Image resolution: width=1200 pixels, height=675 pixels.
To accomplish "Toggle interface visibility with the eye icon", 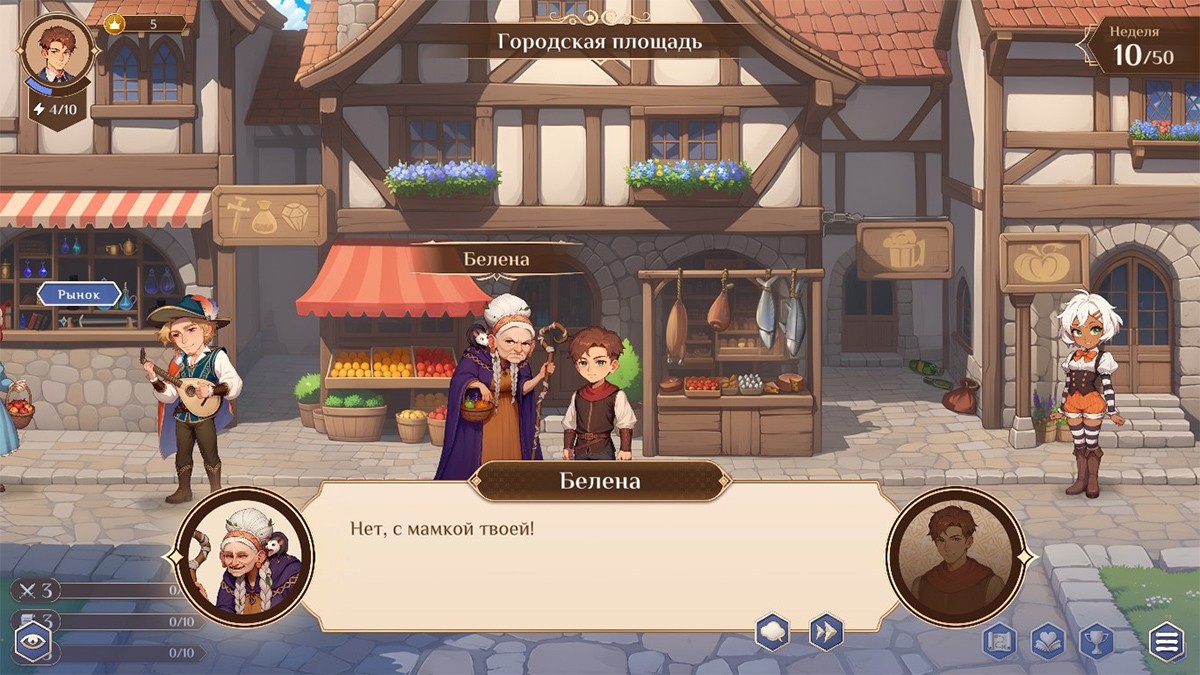I will tap(32, 642).
